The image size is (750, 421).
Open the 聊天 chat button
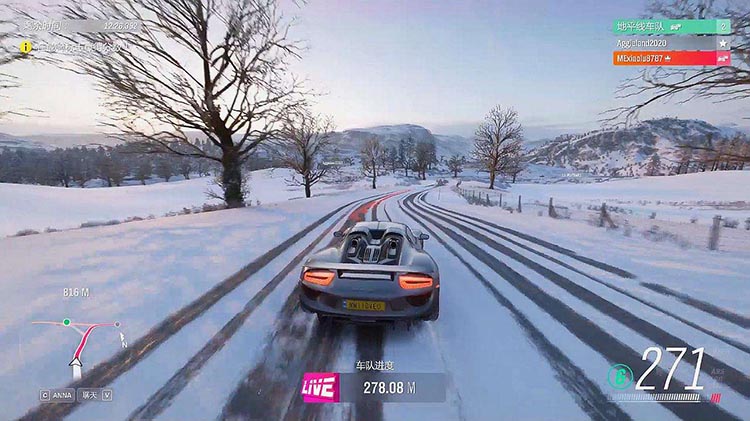tap(91, 394)
